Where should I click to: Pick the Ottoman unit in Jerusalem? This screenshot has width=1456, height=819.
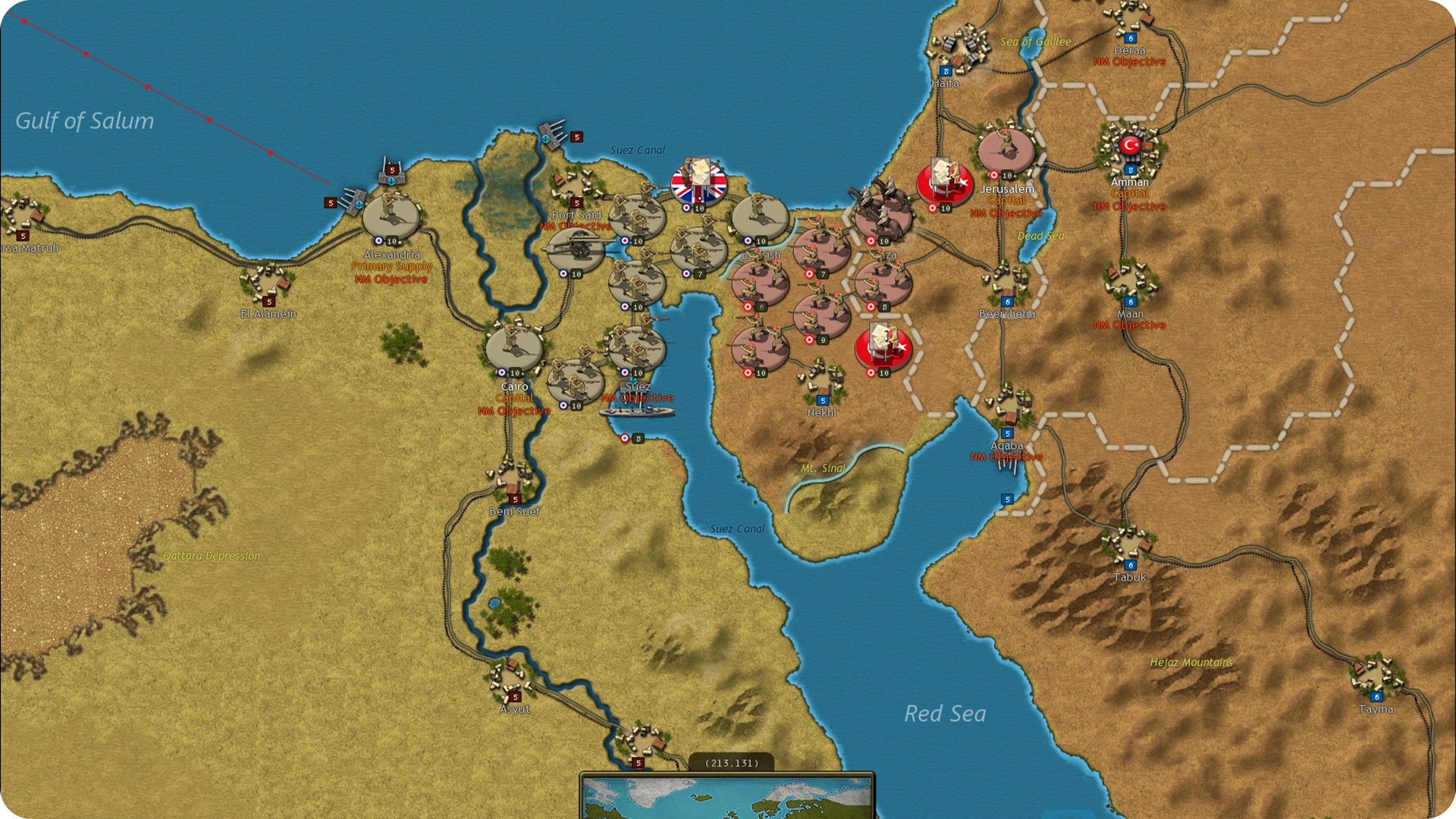click(x=1006, y=151)
